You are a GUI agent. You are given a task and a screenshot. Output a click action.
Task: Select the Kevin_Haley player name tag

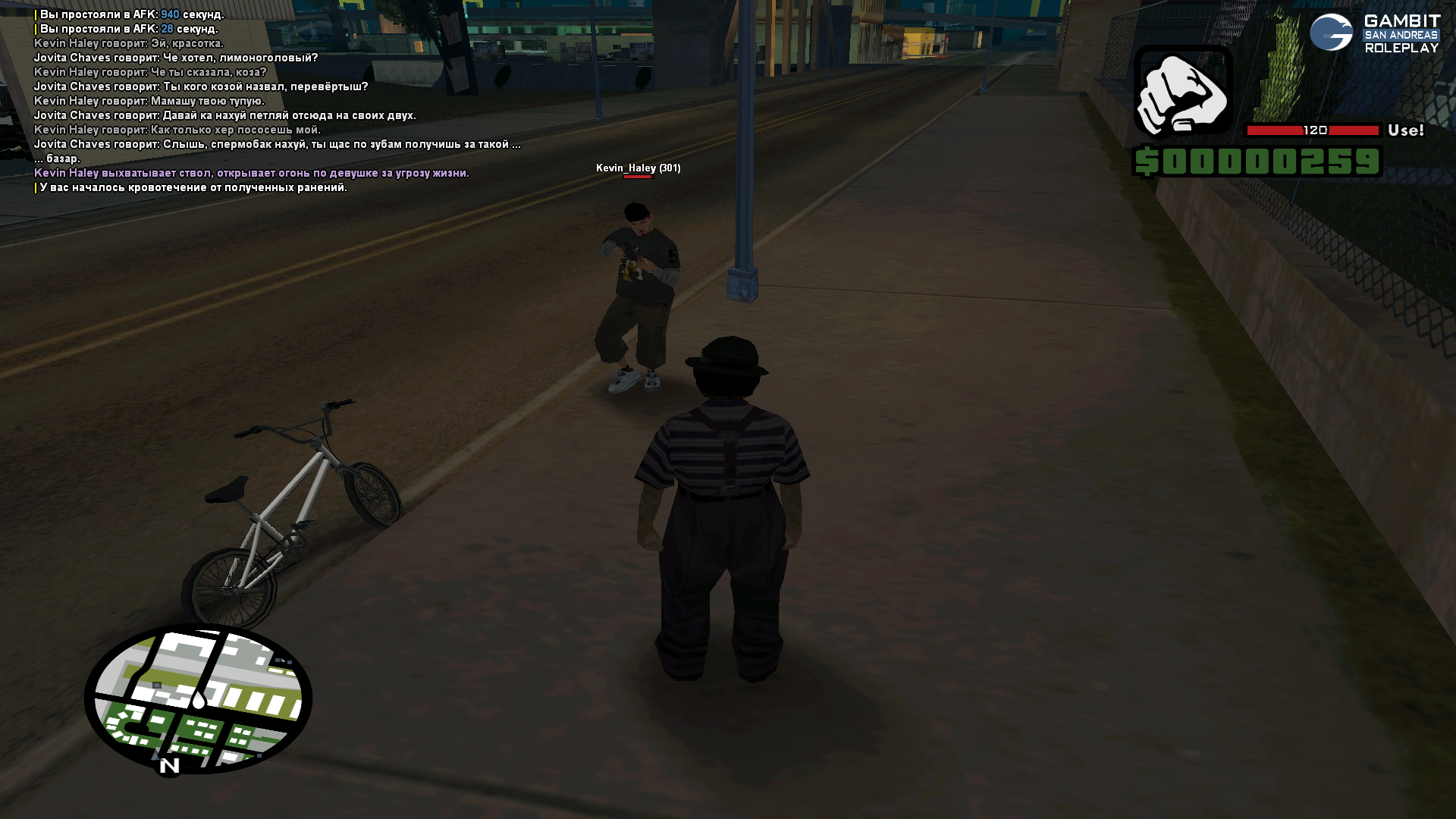tap(638, 168)
